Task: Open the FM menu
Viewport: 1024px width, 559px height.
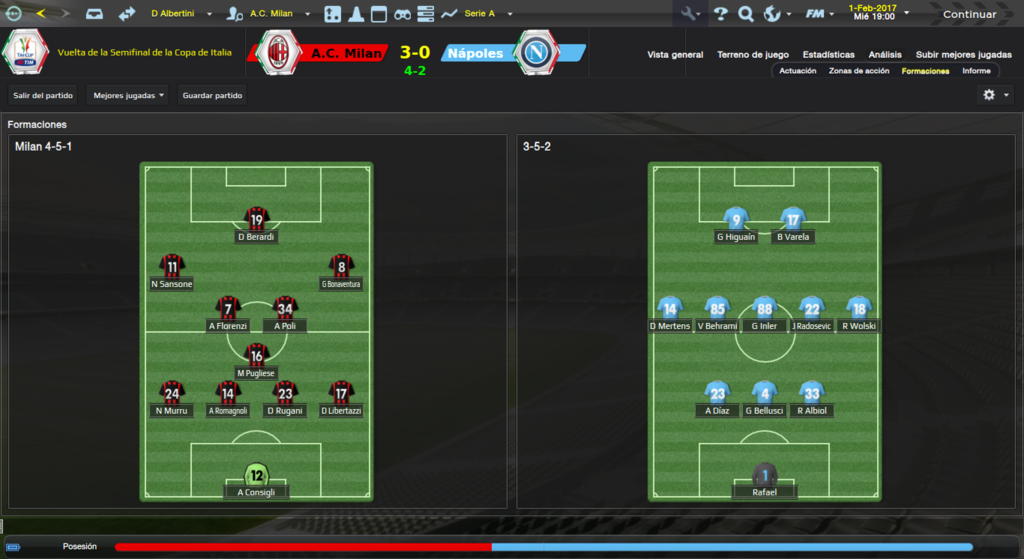Action: [x=819, y=14]
